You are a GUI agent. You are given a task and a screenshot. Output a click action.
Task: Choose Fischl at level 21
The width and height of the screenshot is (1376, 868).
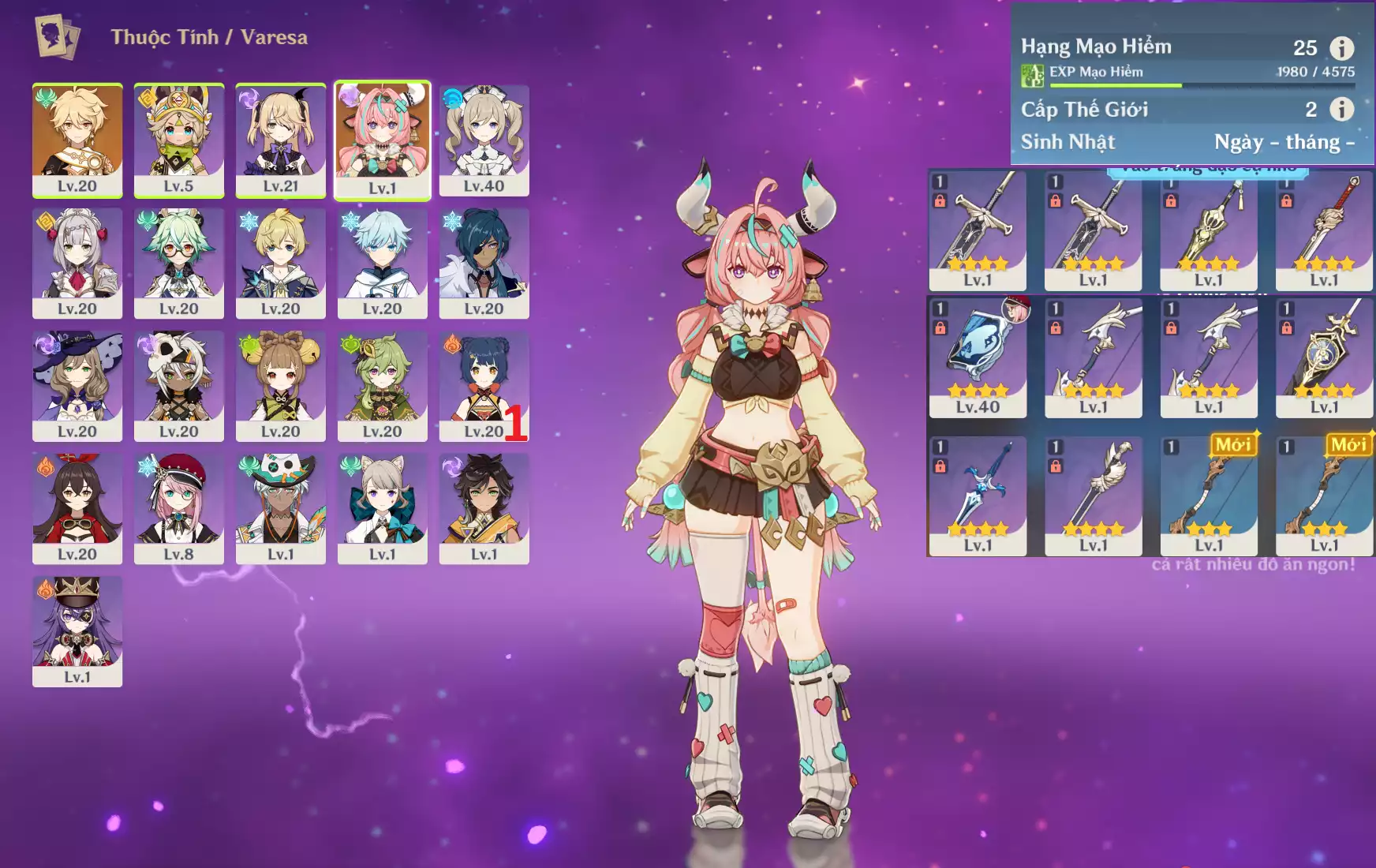click(280, 140)
